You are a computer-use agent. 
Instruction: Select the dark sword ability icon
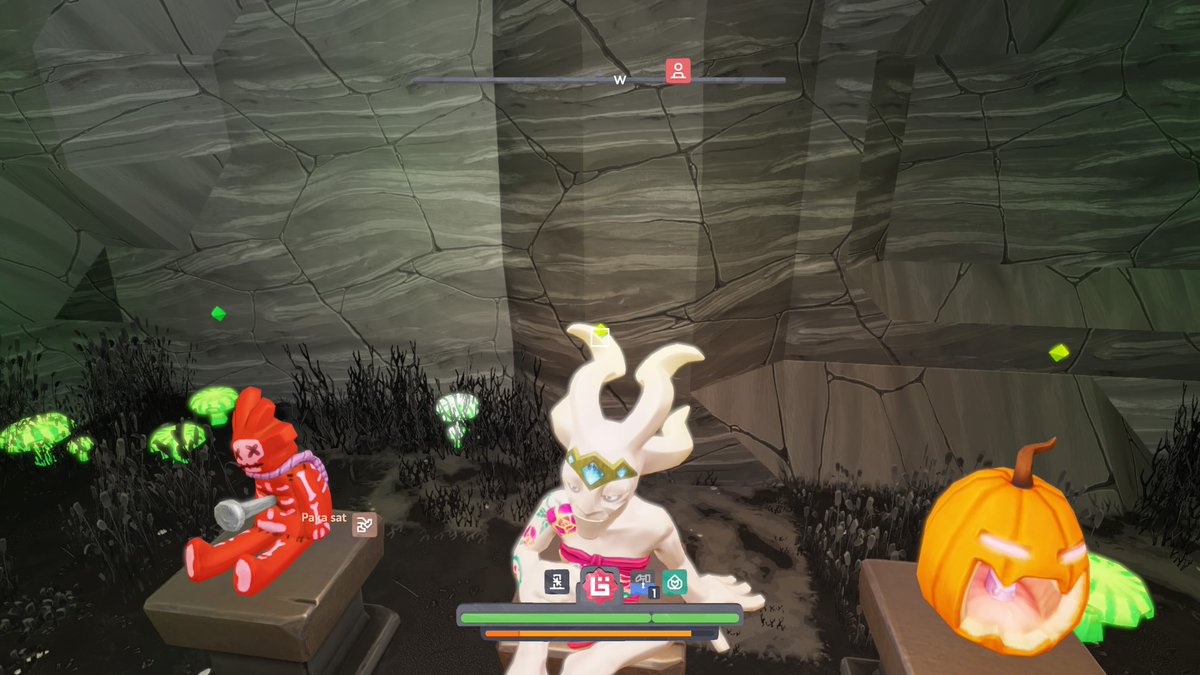(557, 582)
